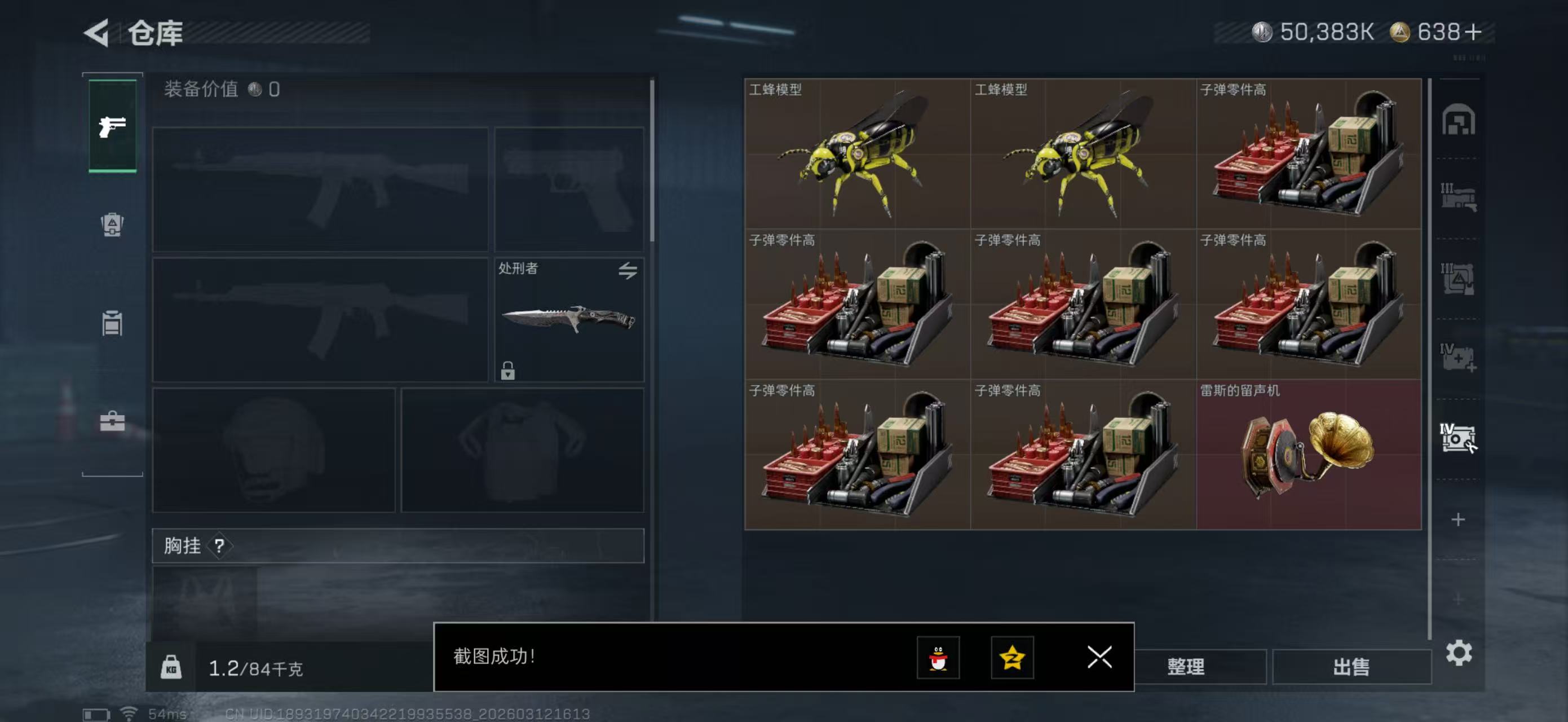Go back from the 仓库 warehouse screen
1568x722 pixels.
[98, 32]
